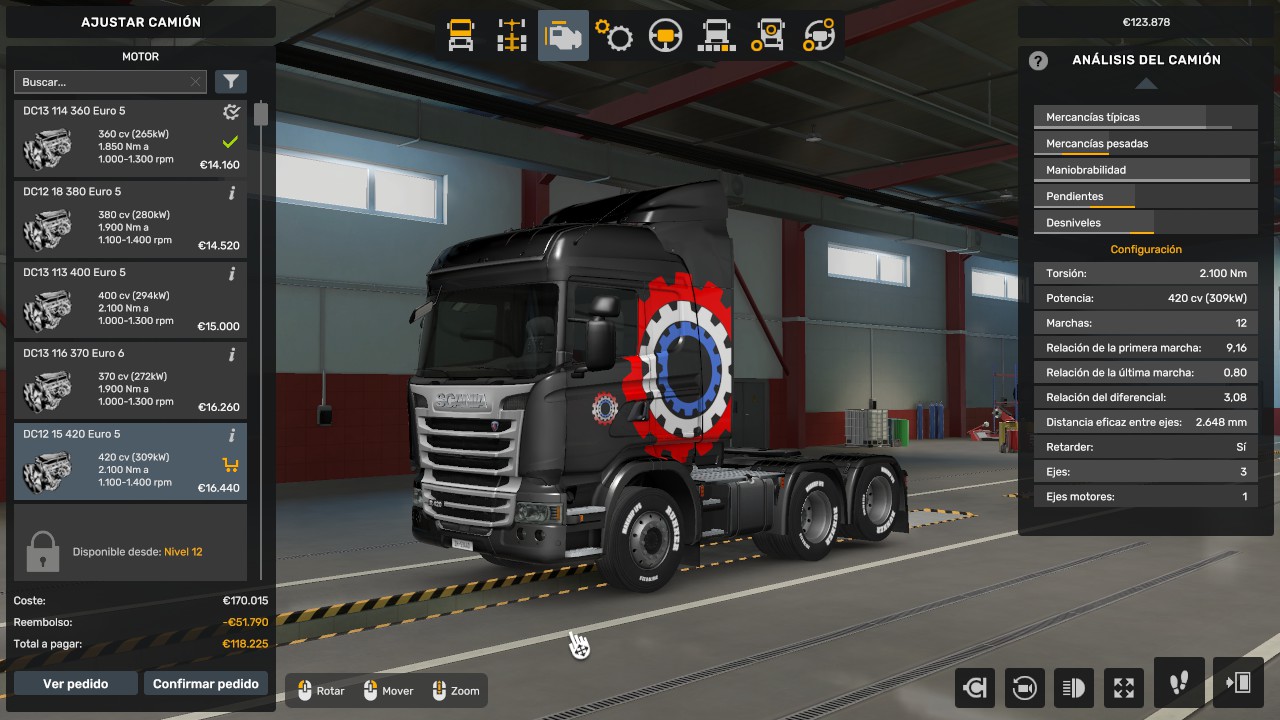
Task: Open the truck analysis help question mark
Action: pos(1038,60)
